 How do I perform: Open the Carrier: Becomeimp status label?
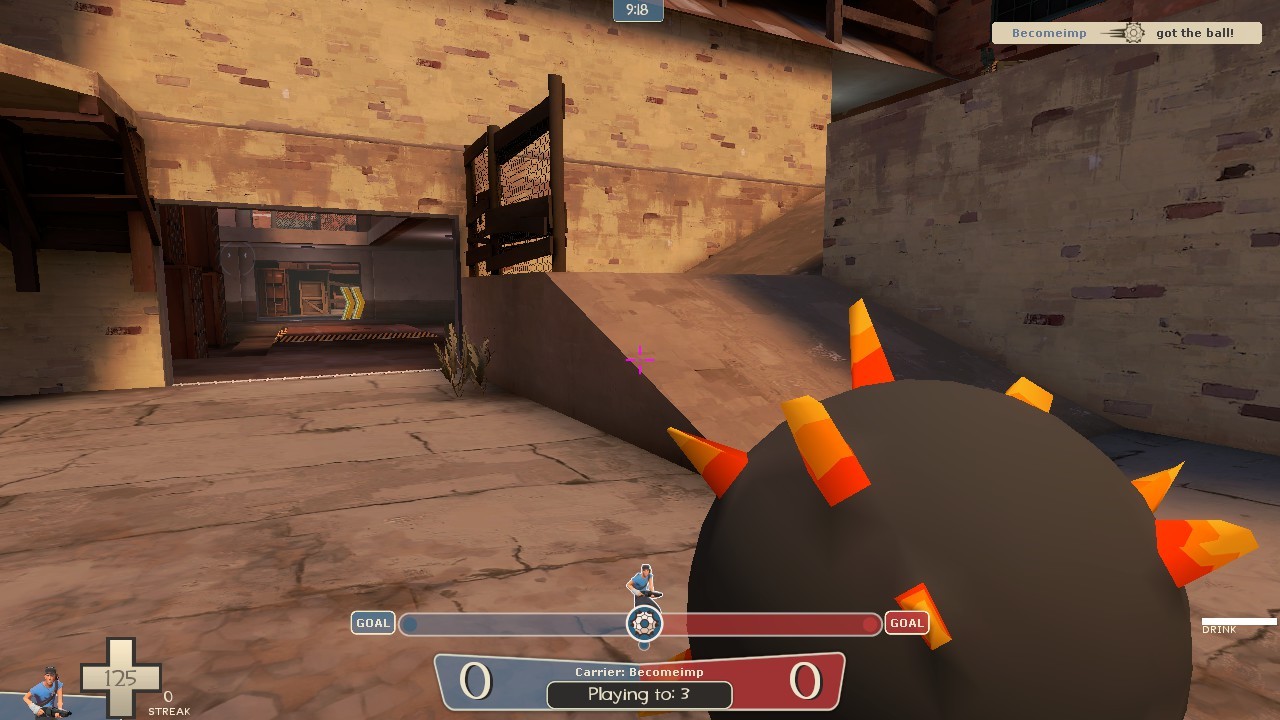point(641,673)
